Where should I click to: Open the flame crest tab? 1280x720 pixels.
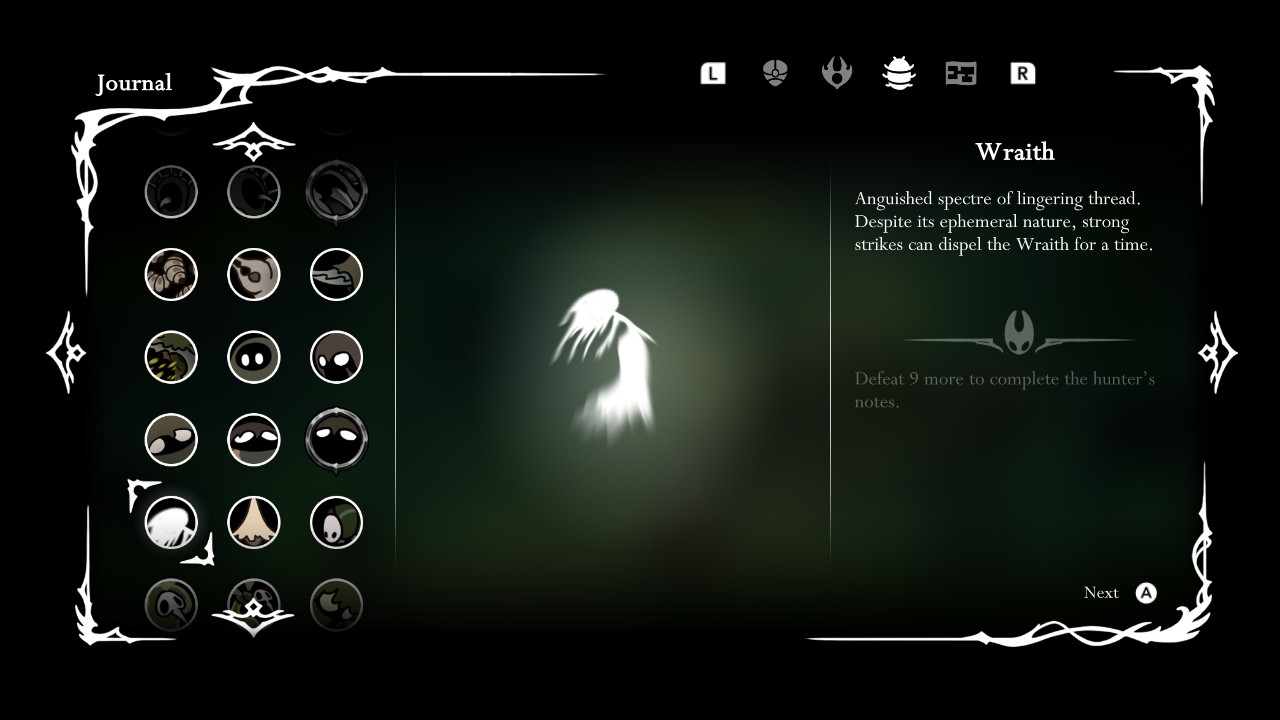(837, 73)
